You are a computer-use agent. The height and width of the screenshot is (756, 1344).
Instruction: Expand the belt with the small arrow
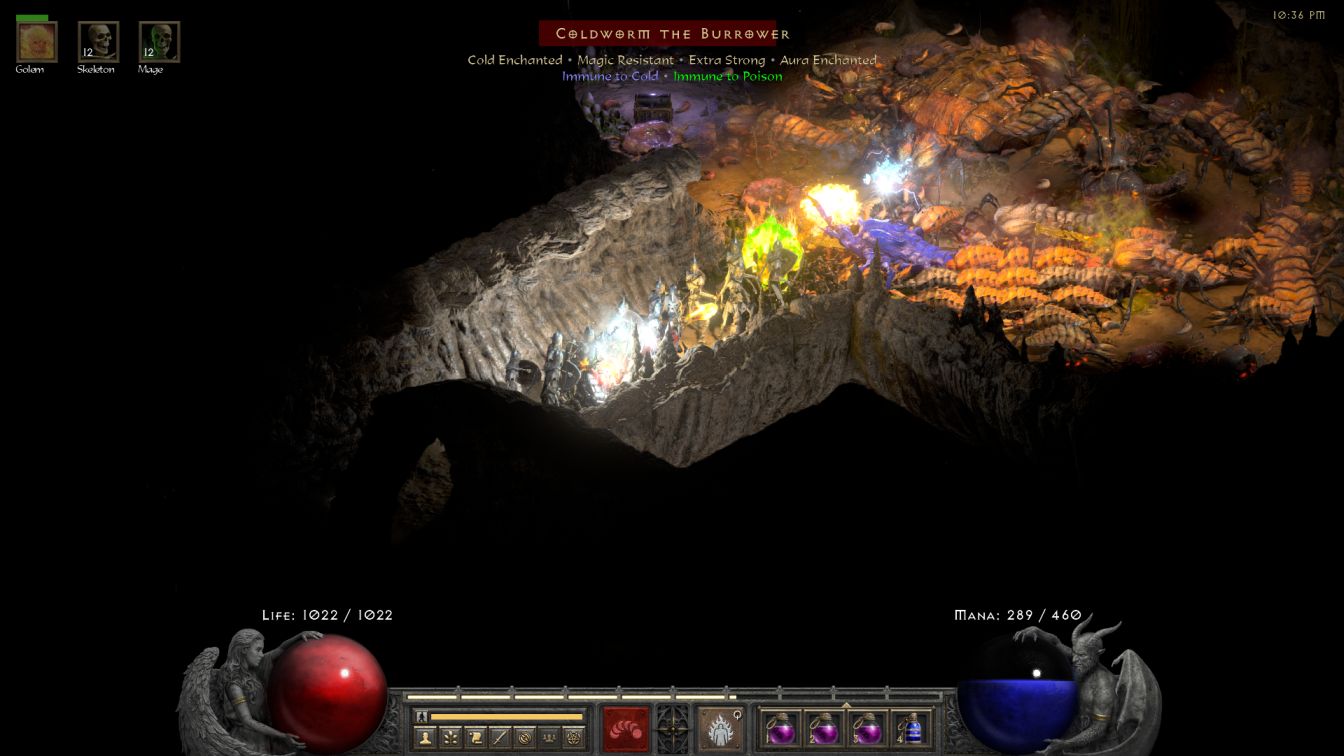pos(846,705)
